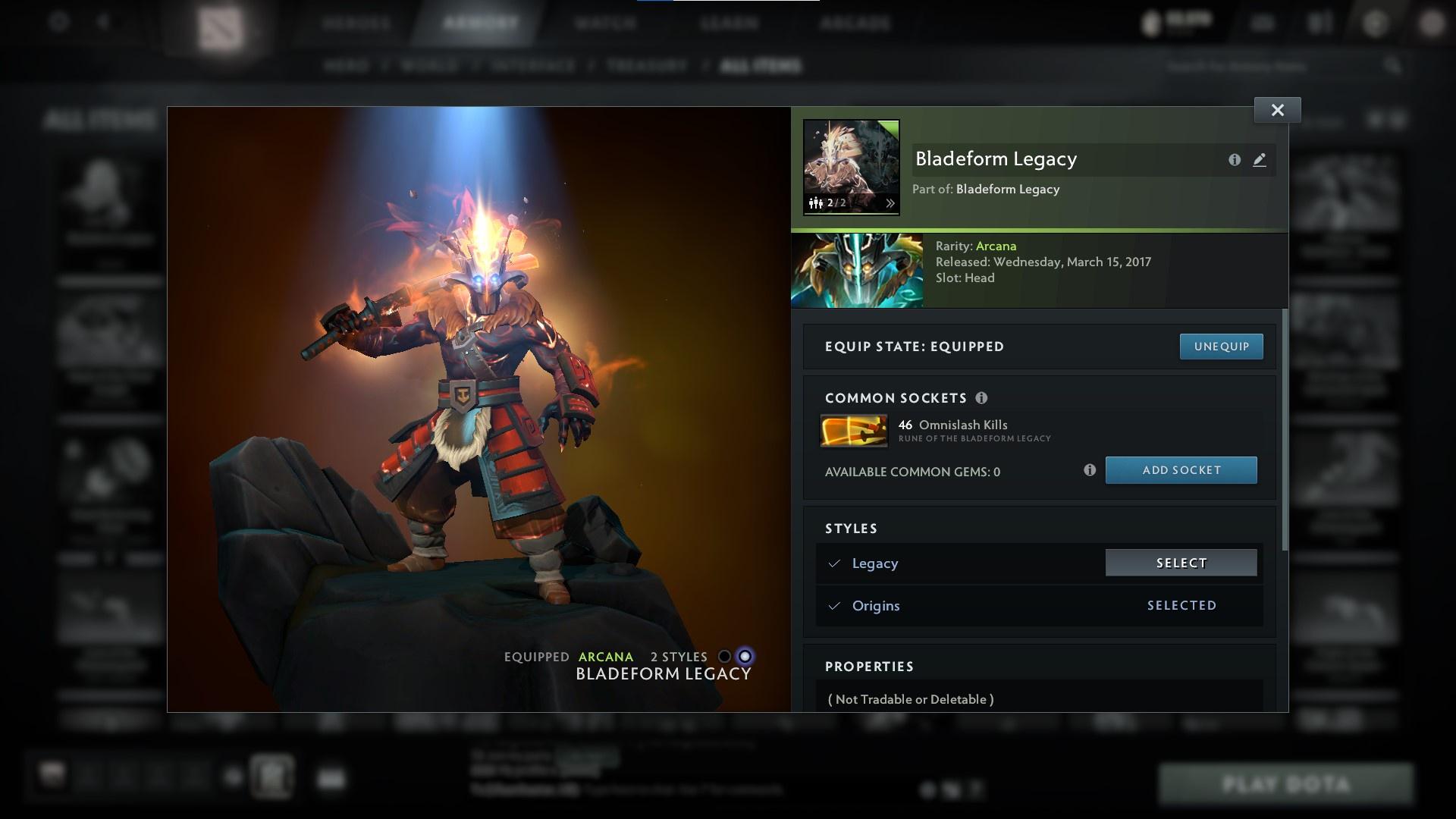Open the Common Sockets info icon
Viewport: 1456px width, 819px height.
[982, 397]
